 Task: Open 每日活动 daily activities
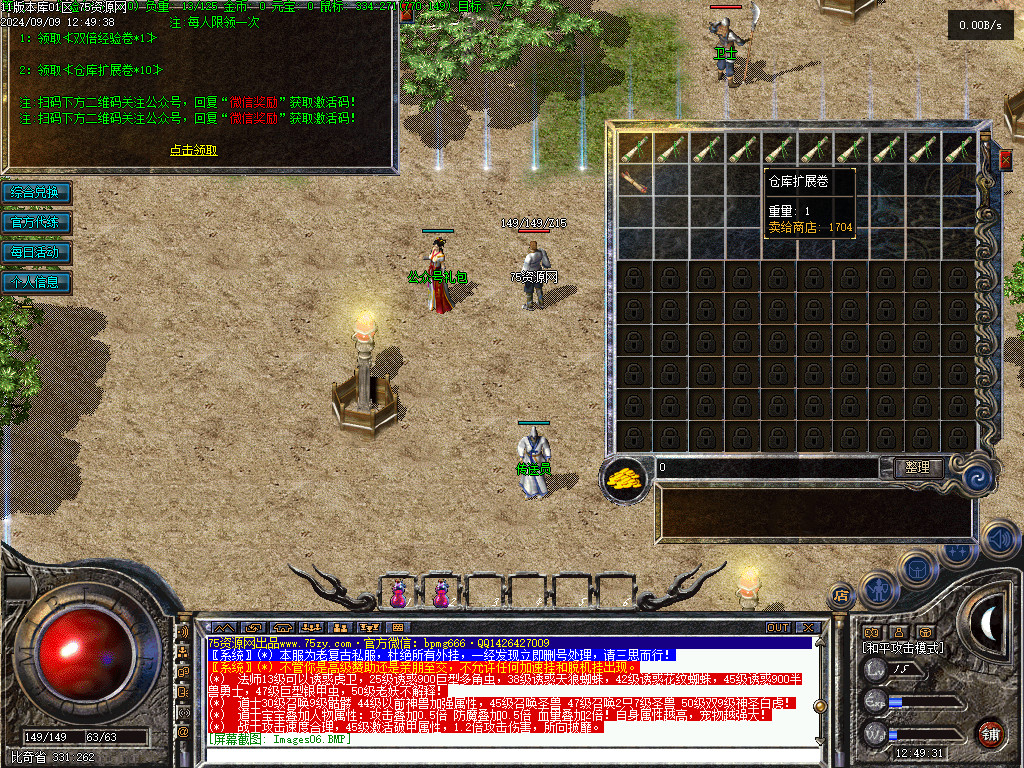36,252
